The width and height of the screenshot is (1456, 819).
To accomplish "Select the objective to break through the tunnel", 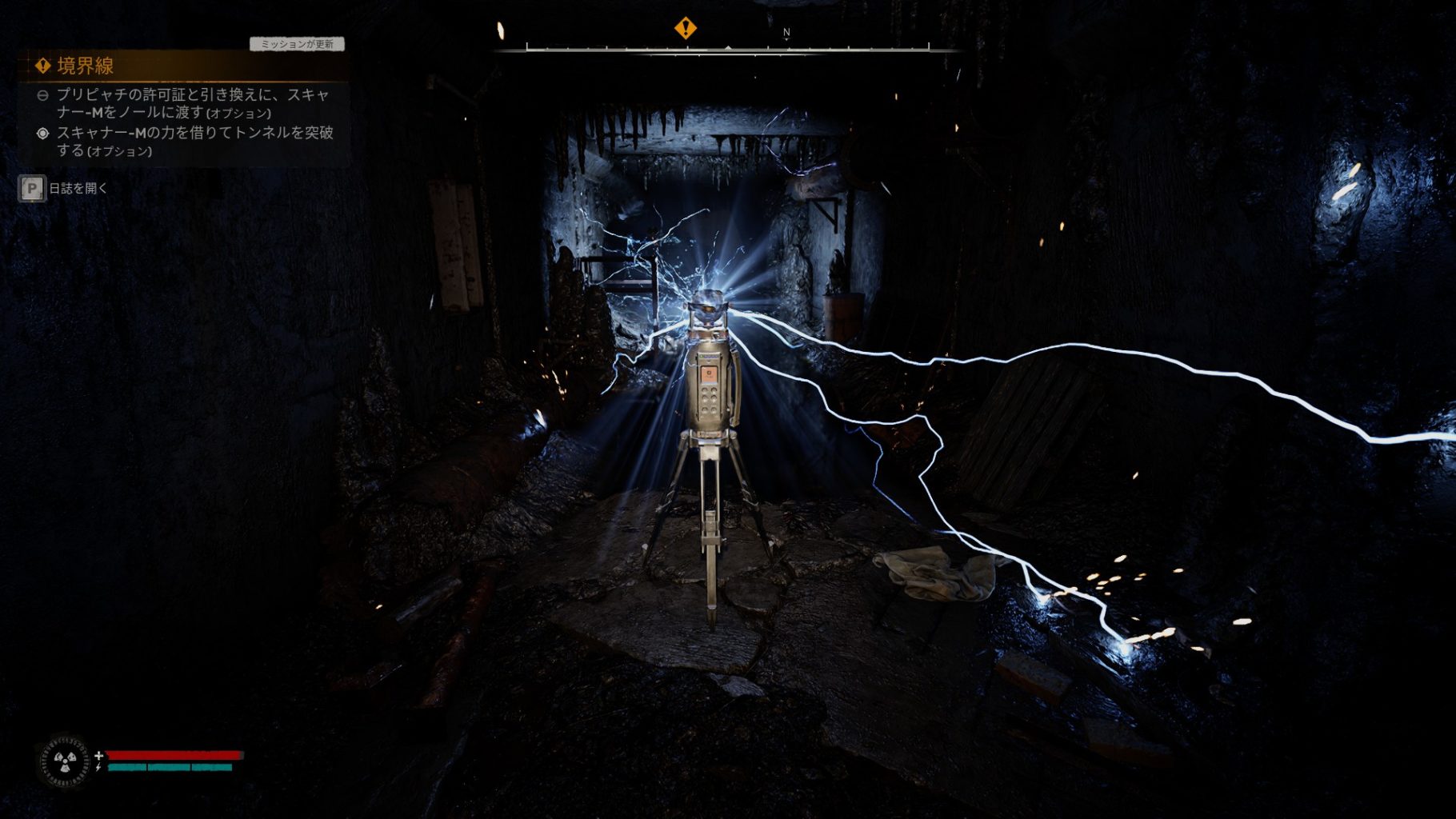I will tap(194, 141).
